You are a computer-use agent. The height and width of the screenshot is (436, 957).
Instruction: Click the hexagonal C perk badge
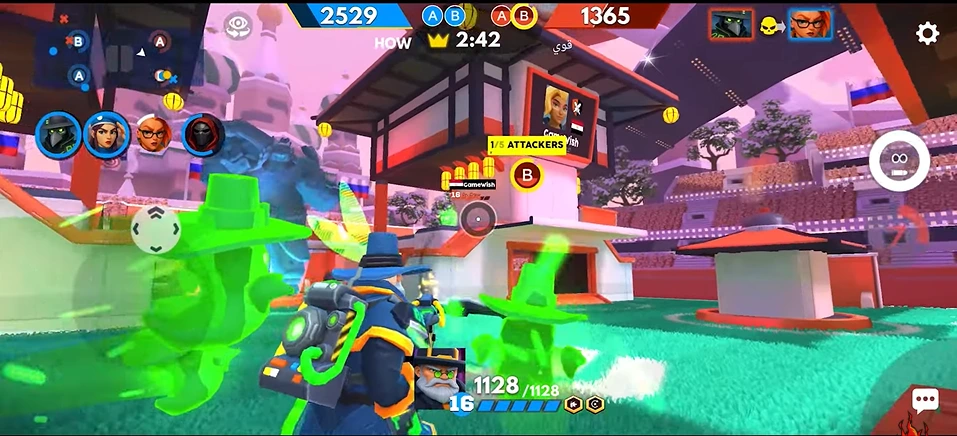[x=595, y=404]
